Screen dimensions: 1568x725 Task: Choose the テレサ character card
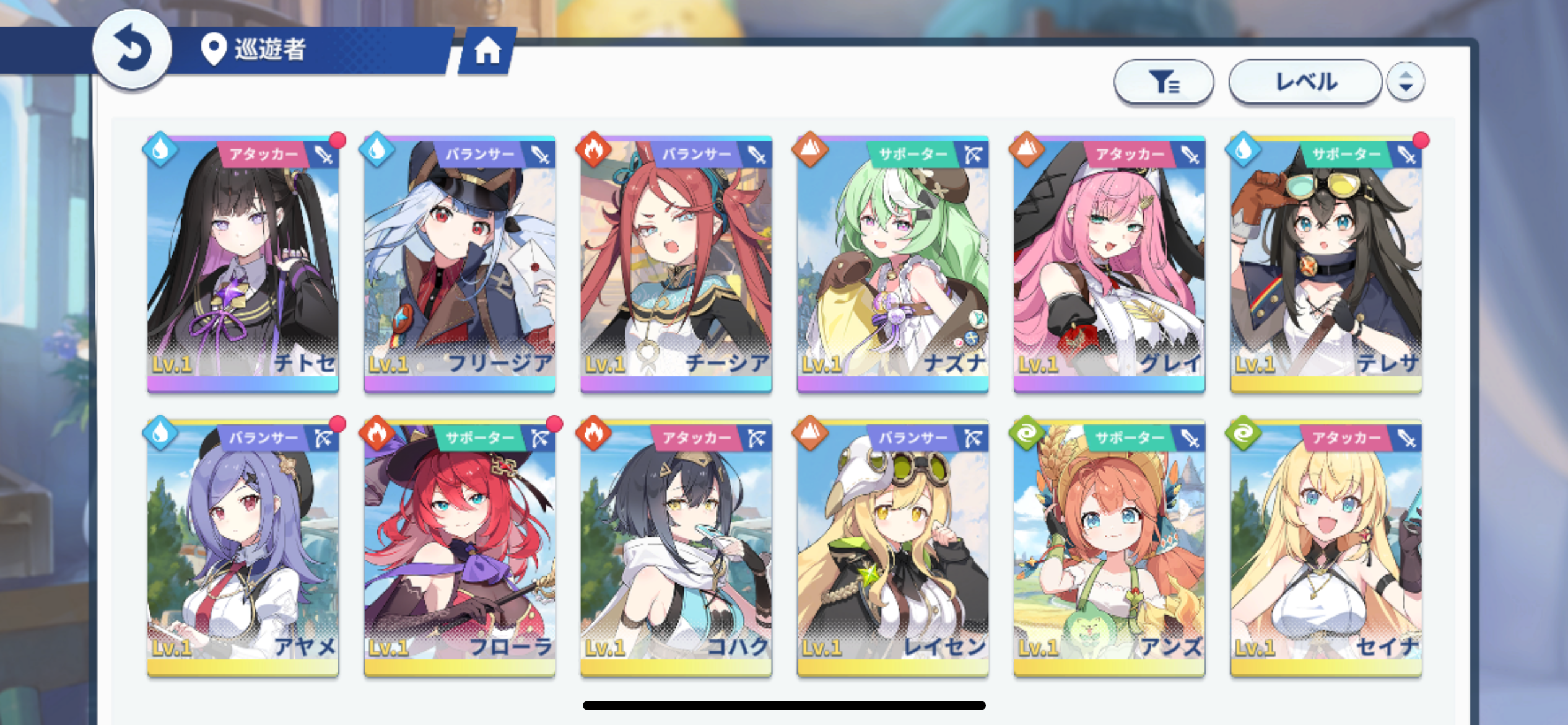point(1326,263)
